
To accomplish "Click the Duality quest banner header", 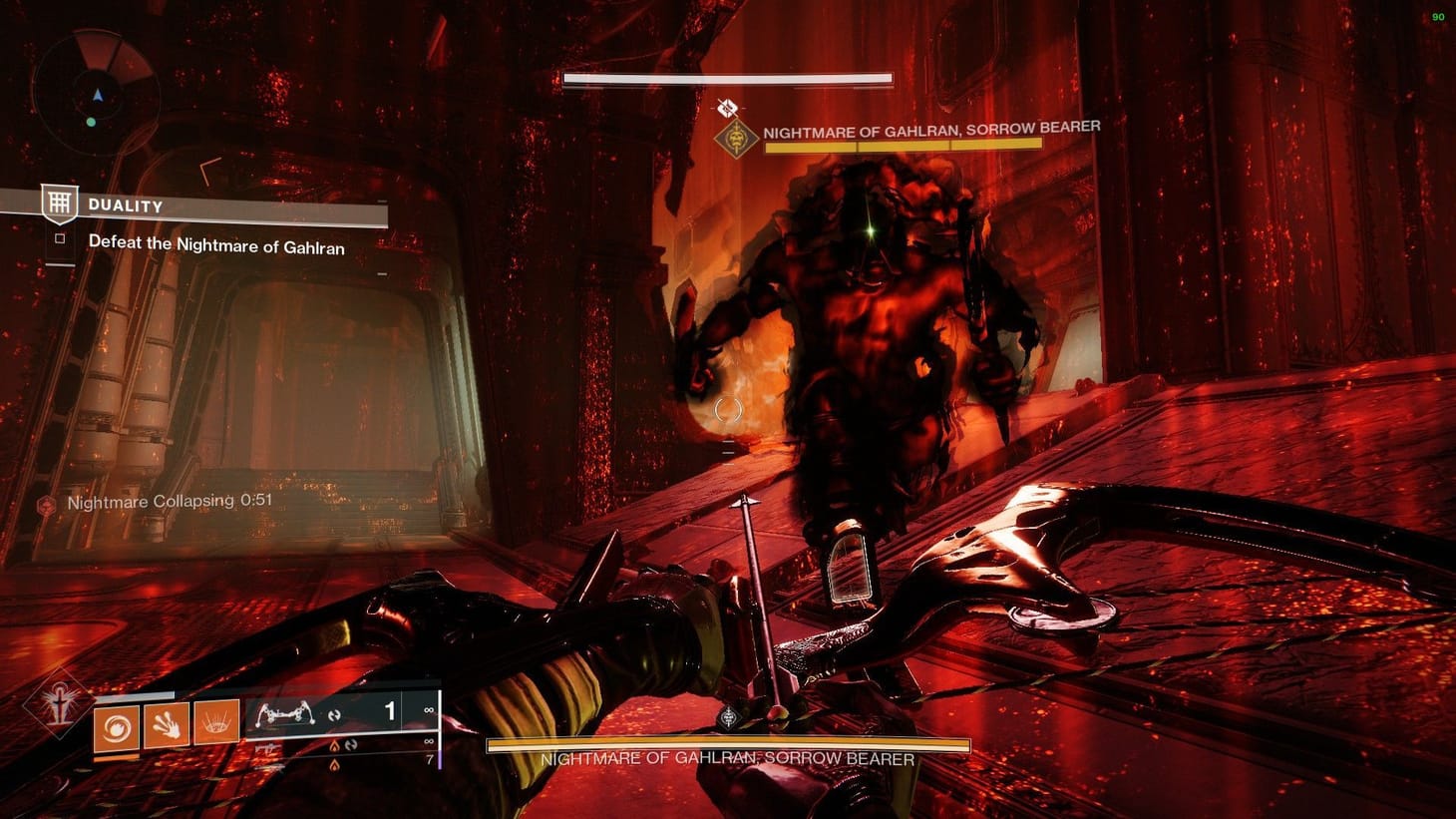I will point(125,205).
